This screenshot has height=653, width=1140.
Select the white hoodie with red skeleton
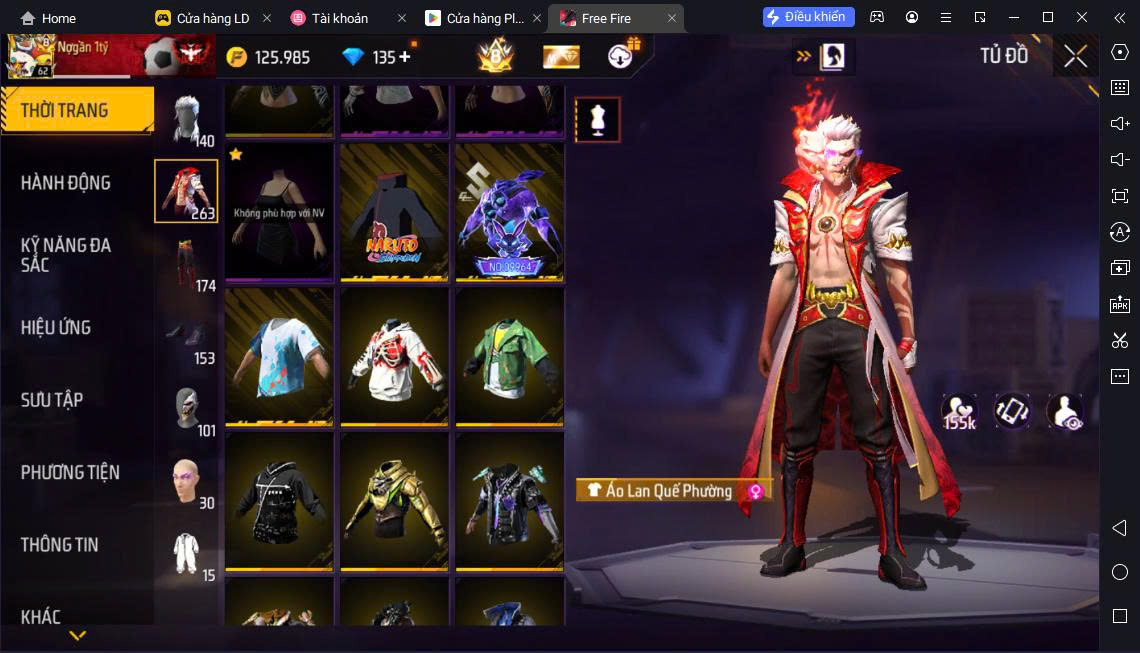[x=394, y=356]
